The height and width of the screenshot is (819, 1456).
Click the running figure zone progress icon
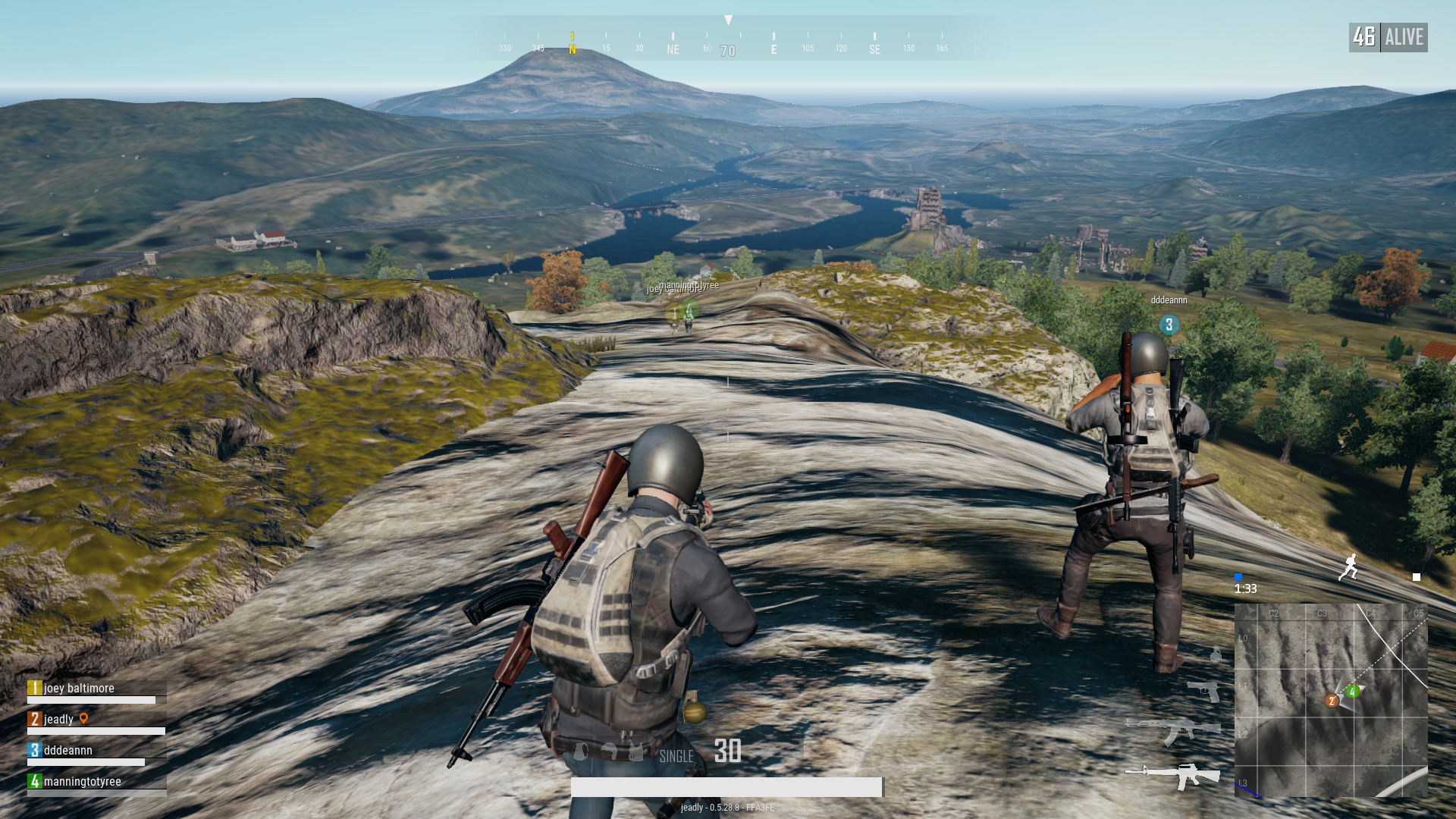(1349, 567)
